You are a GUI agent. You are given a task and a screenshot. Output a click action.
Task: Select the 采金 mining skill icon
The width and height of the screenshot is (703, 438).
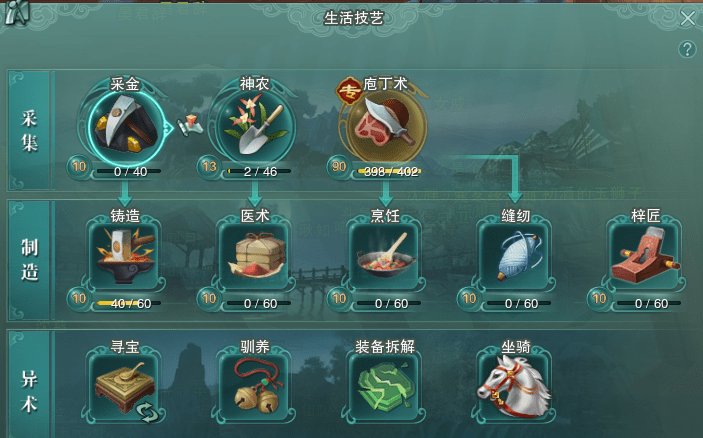click(125, 126)
